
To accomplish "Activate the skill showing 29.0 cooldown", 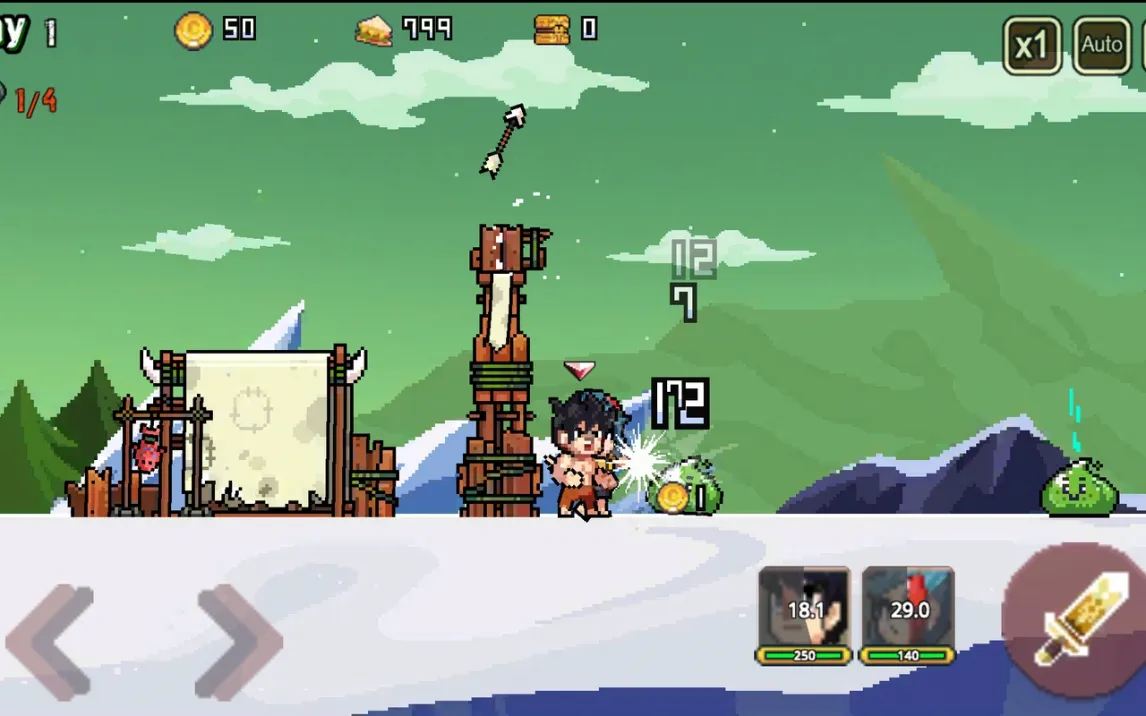I will coord(908,609).
